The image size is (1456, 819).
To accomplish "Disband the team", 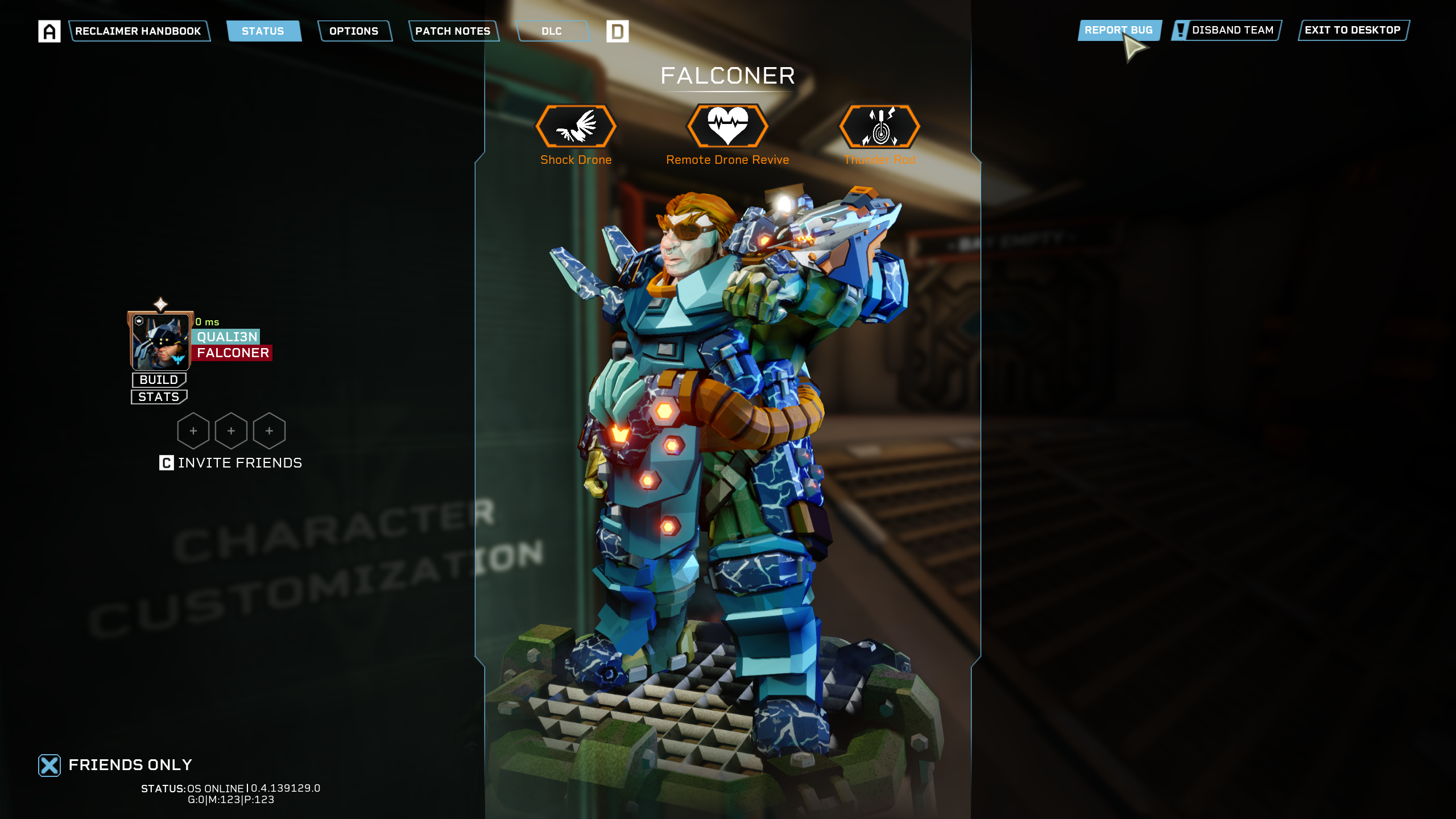I will 1227,30.
